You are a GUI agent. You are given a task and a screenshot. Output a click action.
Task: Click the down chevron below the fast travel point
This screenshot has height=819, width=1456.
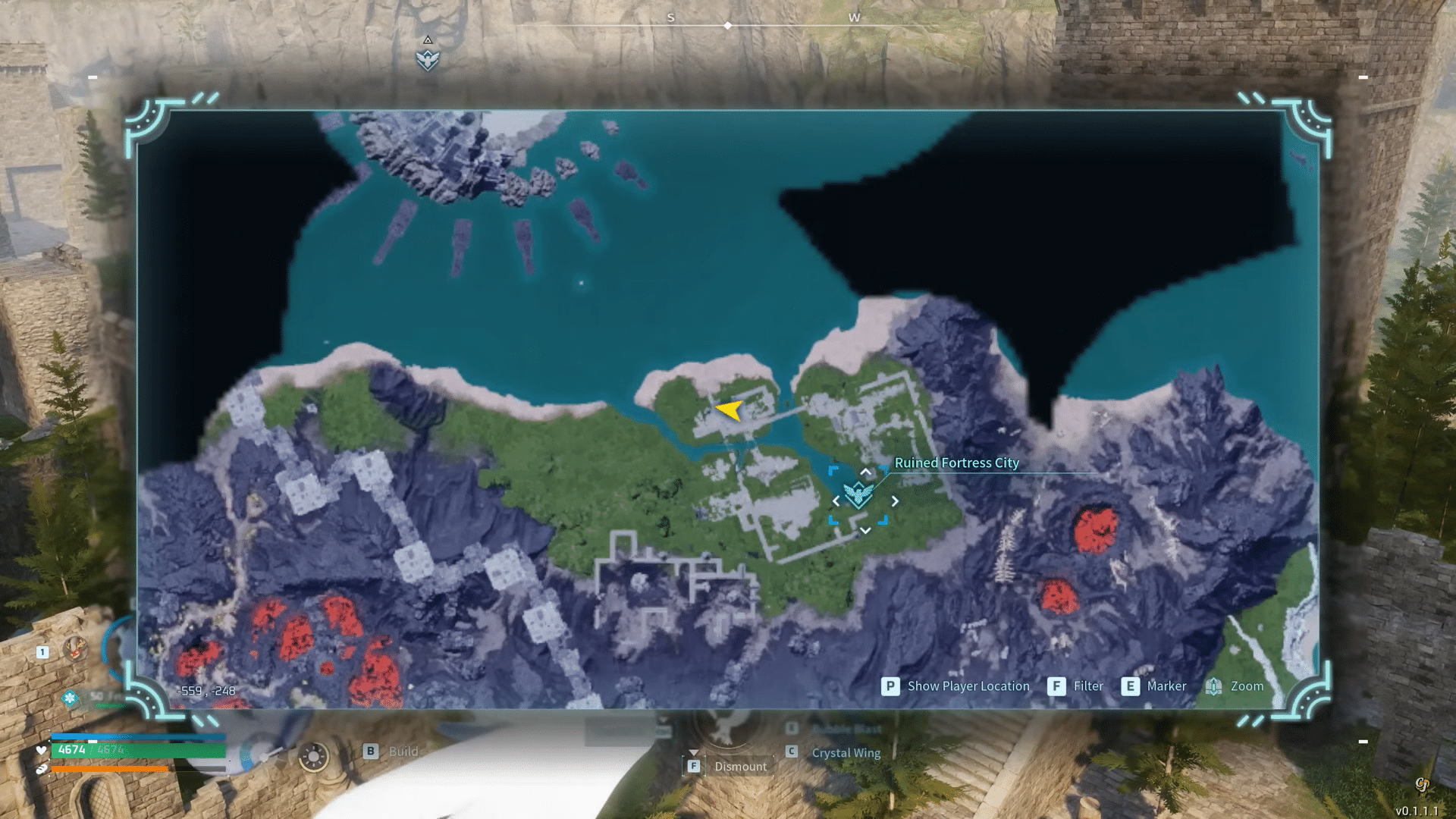point(864,531)
